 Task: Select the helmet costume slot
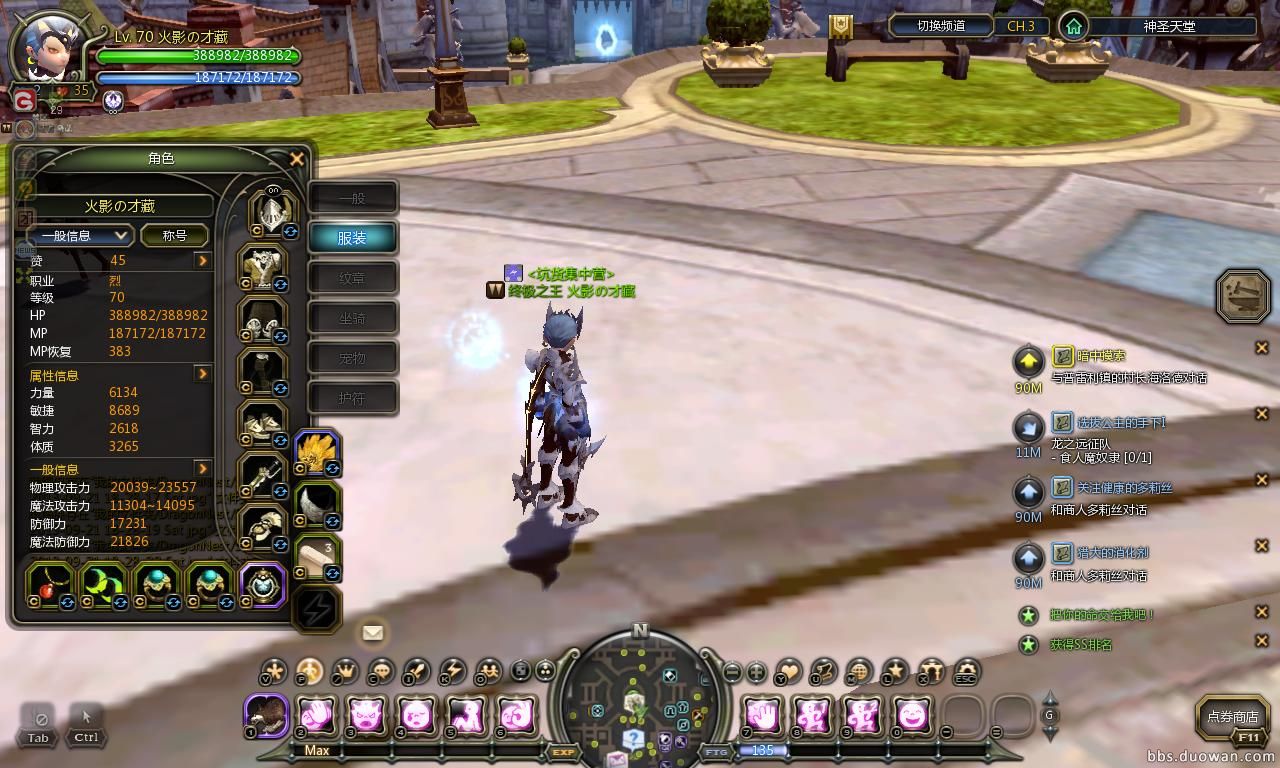point(269,211)
